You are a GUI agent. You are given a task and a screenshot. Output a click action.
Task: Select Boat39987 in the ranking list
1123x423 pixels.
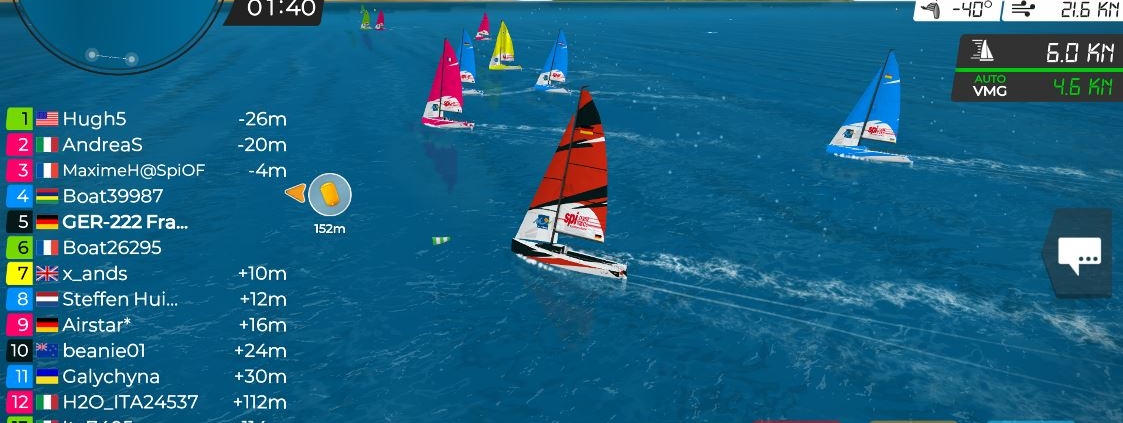pos(146,196)
